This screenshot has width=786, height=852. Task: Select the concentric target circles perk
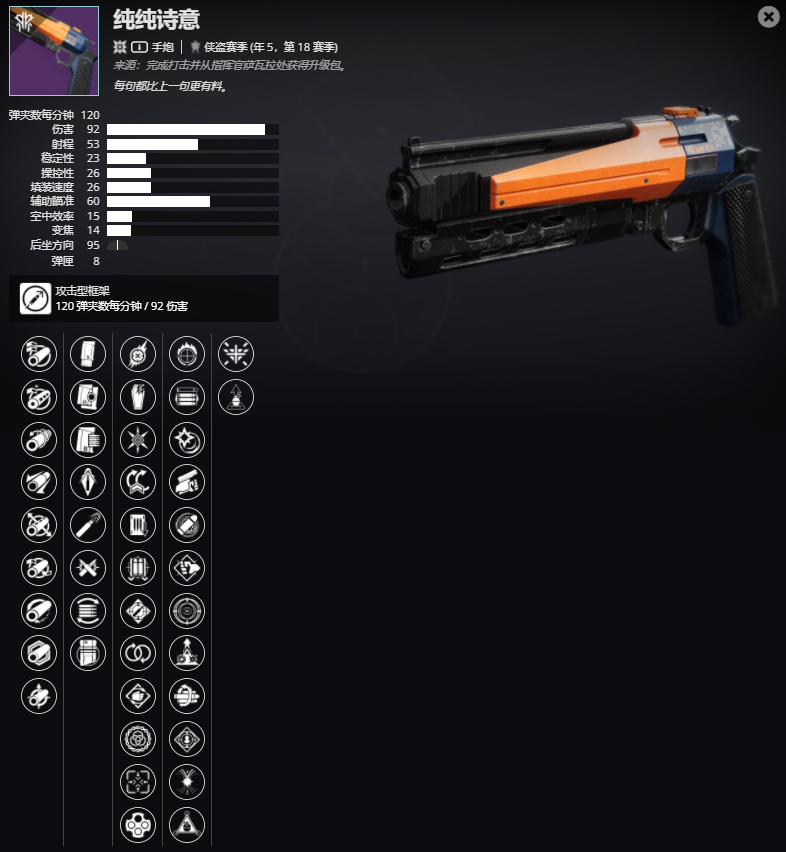[x=187, y=610]
